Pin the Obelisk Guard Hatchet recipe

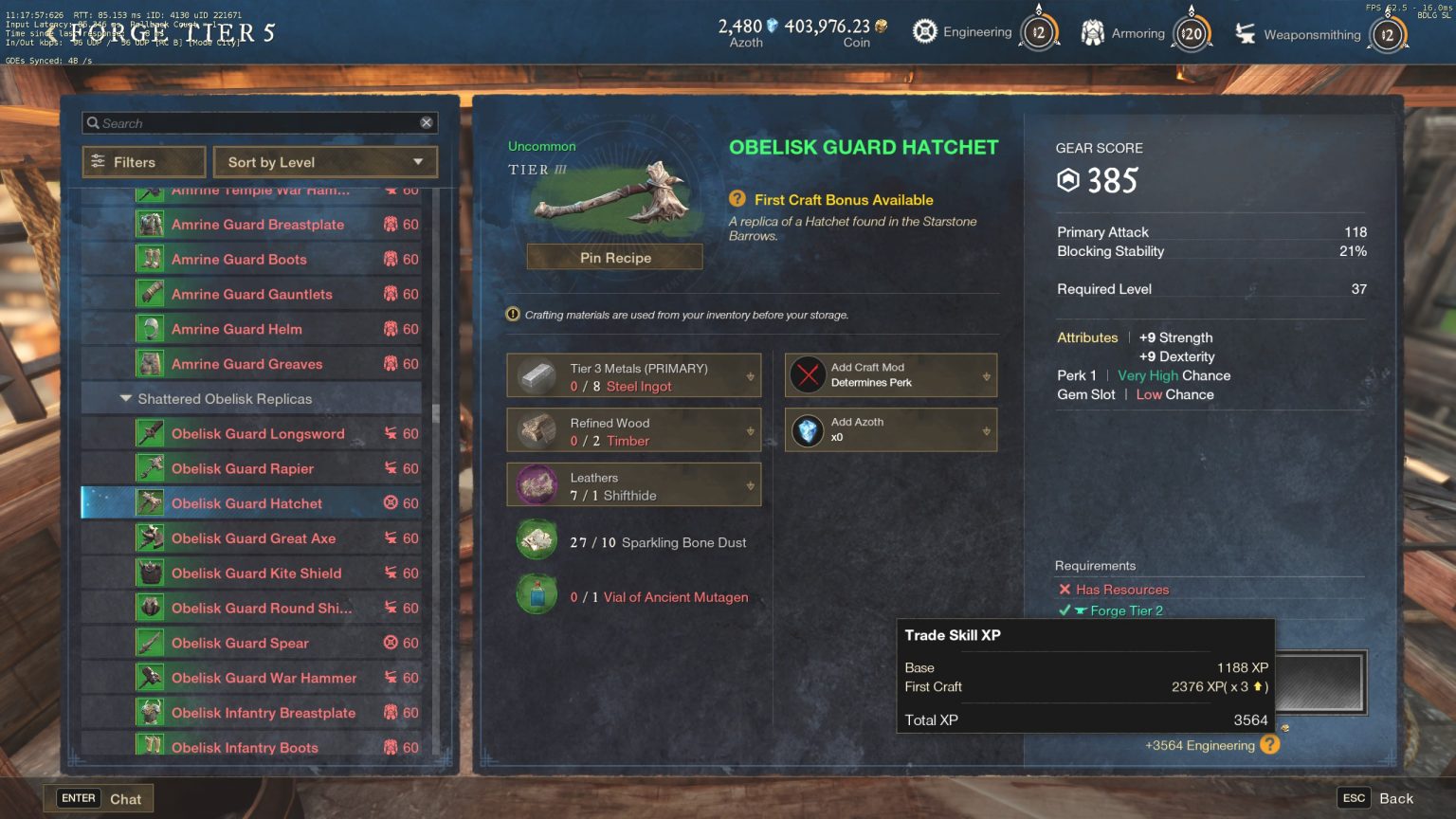pos(614,257)
